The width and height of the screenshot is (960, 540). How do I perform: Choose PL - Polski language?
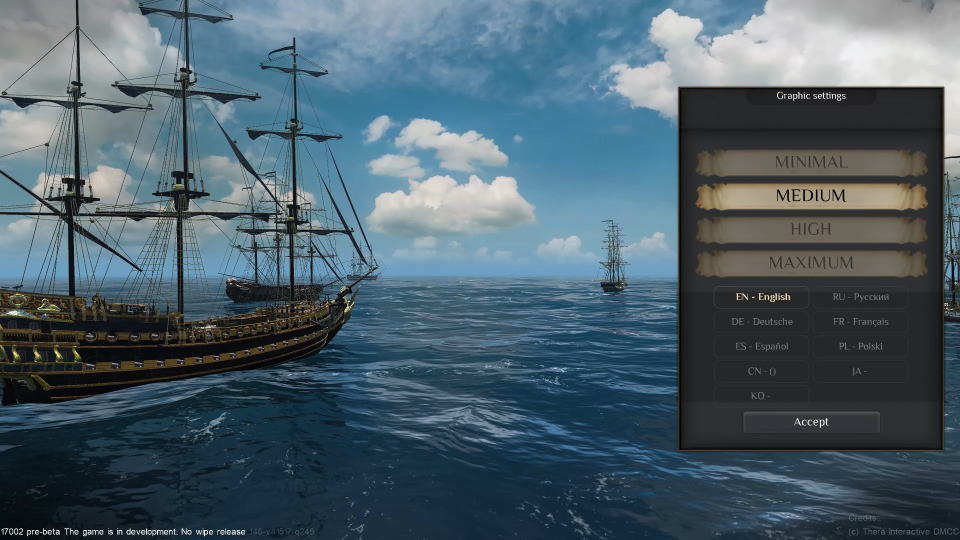tap(860, 347)
